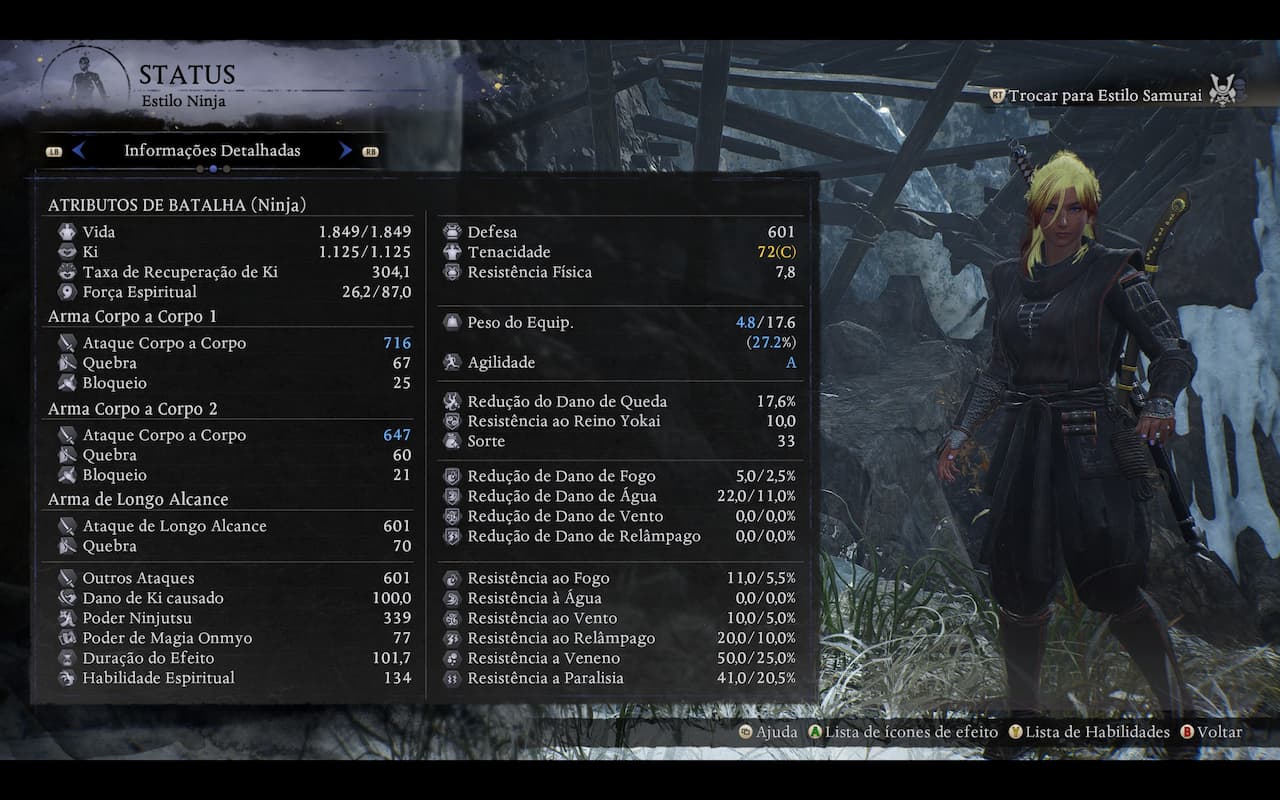Select the Informações Detalhadas tab
Image resolution: width=1280 pixels, height=800 pixels.
tap(212, 150)
